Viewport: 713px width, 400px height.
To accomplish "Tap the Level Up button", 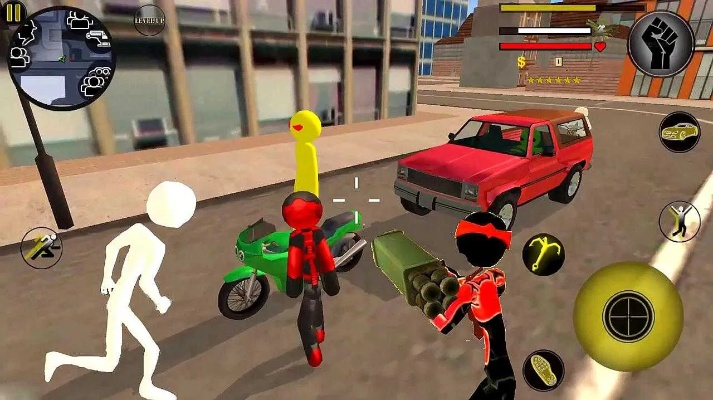I will (x=149, y=20).
